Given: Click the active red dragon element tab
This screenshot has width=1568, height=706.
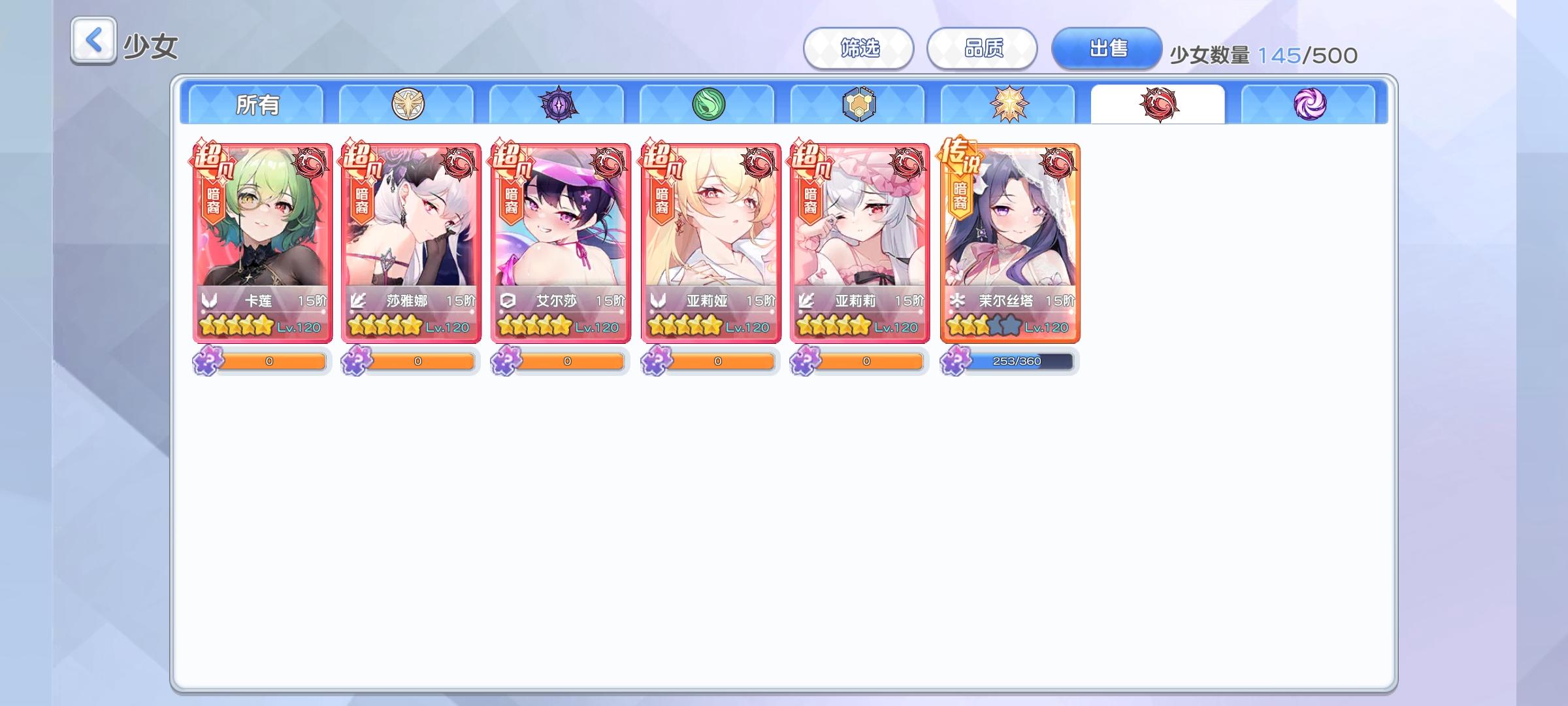Looking at the screenshot, I should point(1157,103).
